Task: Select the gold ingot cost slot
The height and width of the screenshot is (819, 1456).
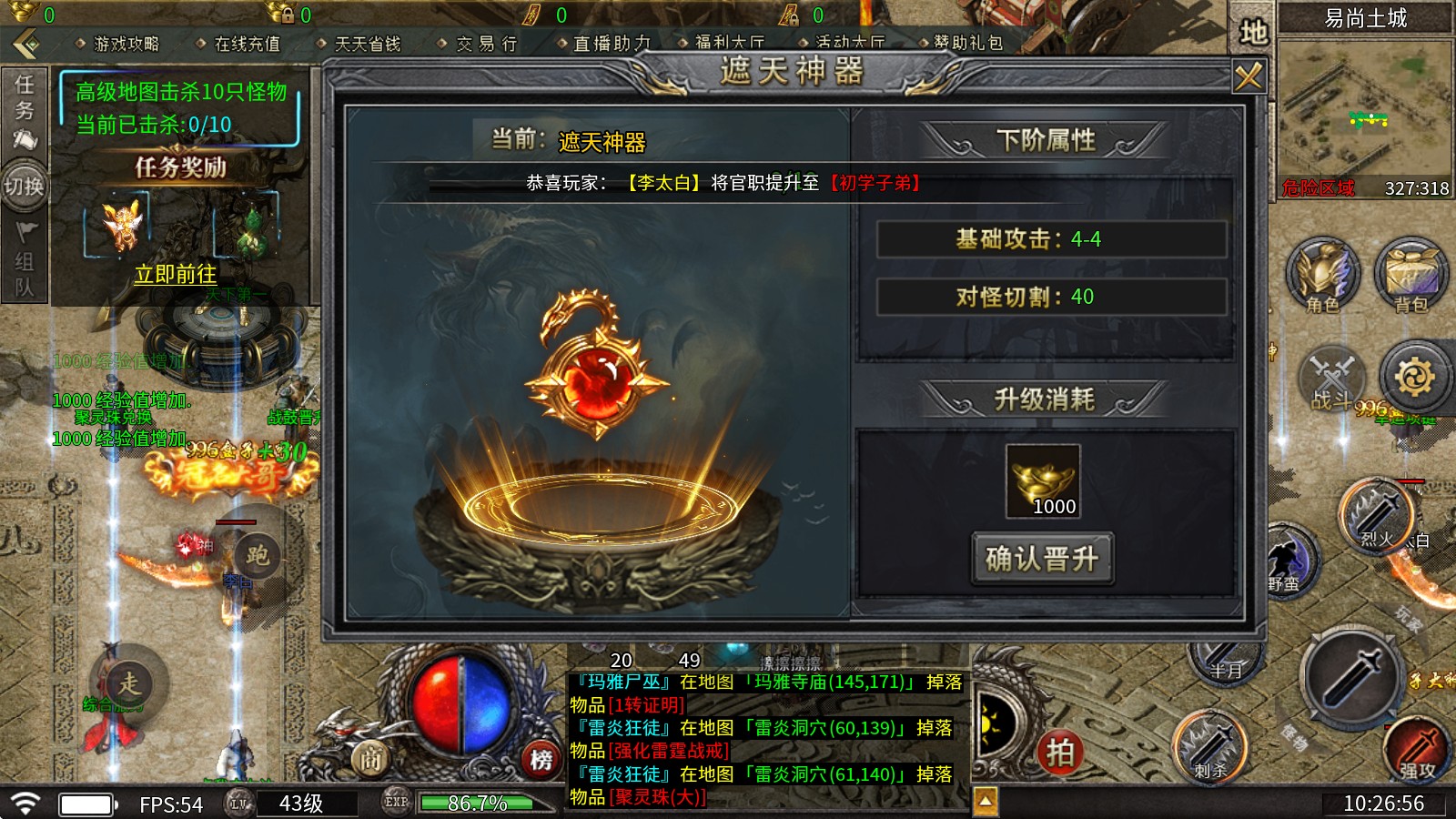Action: (1043, 481)
